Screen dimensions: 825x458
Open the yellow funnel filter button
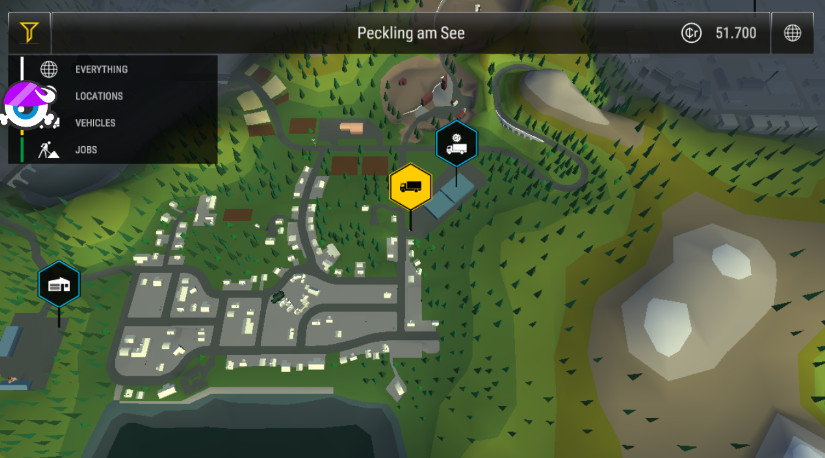point(30,33)
